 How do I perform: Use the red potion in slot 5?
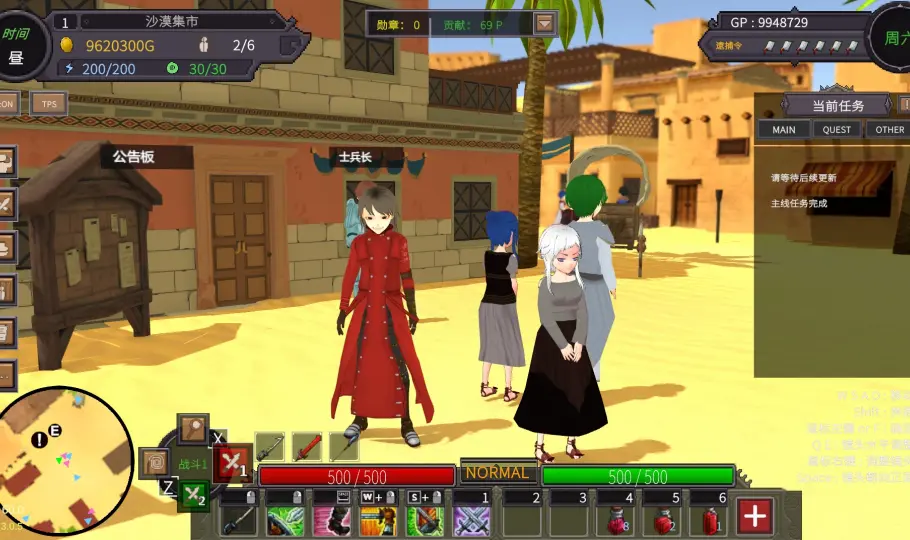(661, 520)
